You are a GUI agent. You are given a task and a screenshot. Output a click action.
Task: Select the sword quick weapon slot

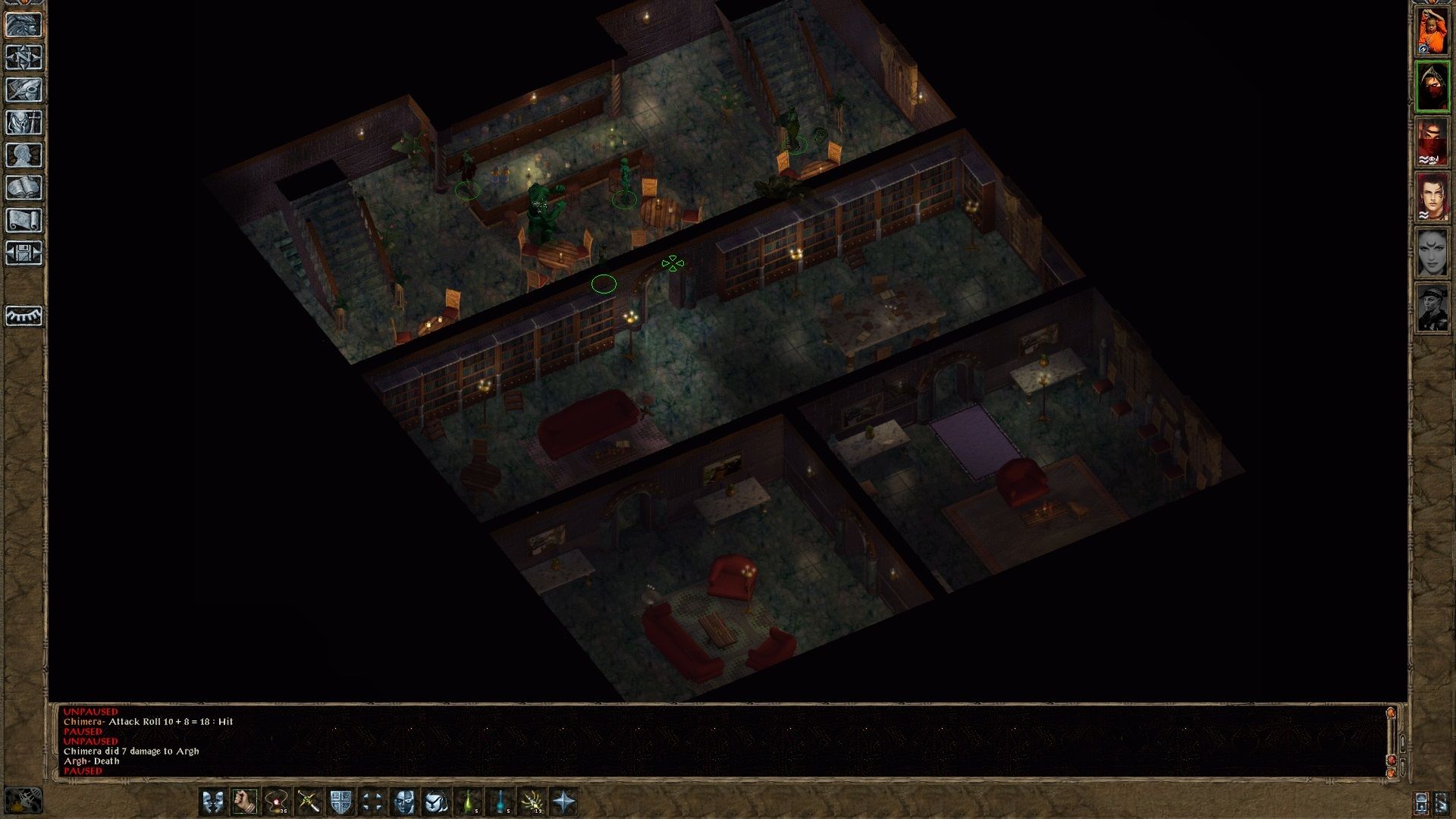click(x=309, y=801)
